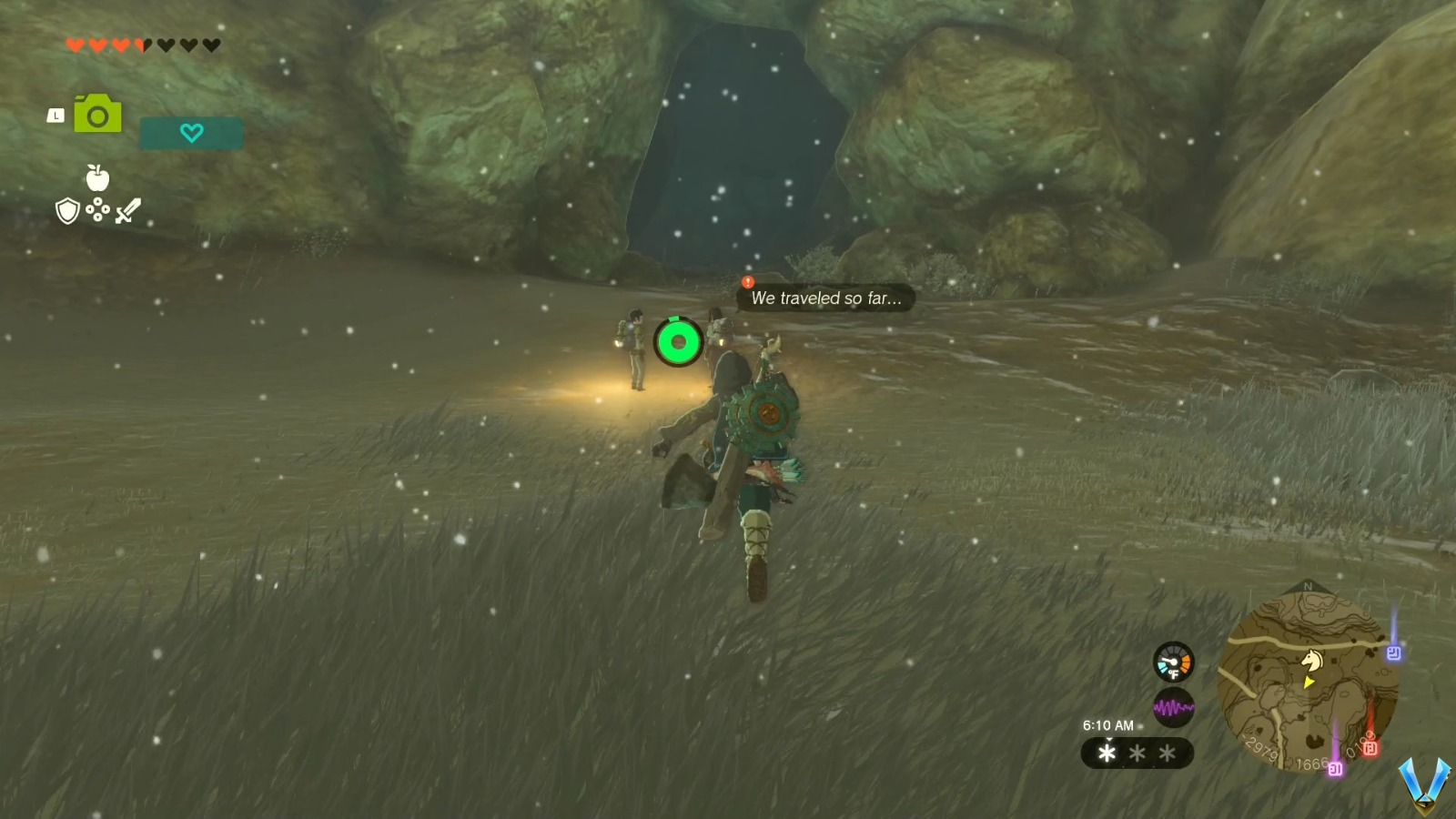Viewport: 1456px width, 819px height.
Task: Click the horse icon on the minimap
Action: click(x=1312, y=660)
